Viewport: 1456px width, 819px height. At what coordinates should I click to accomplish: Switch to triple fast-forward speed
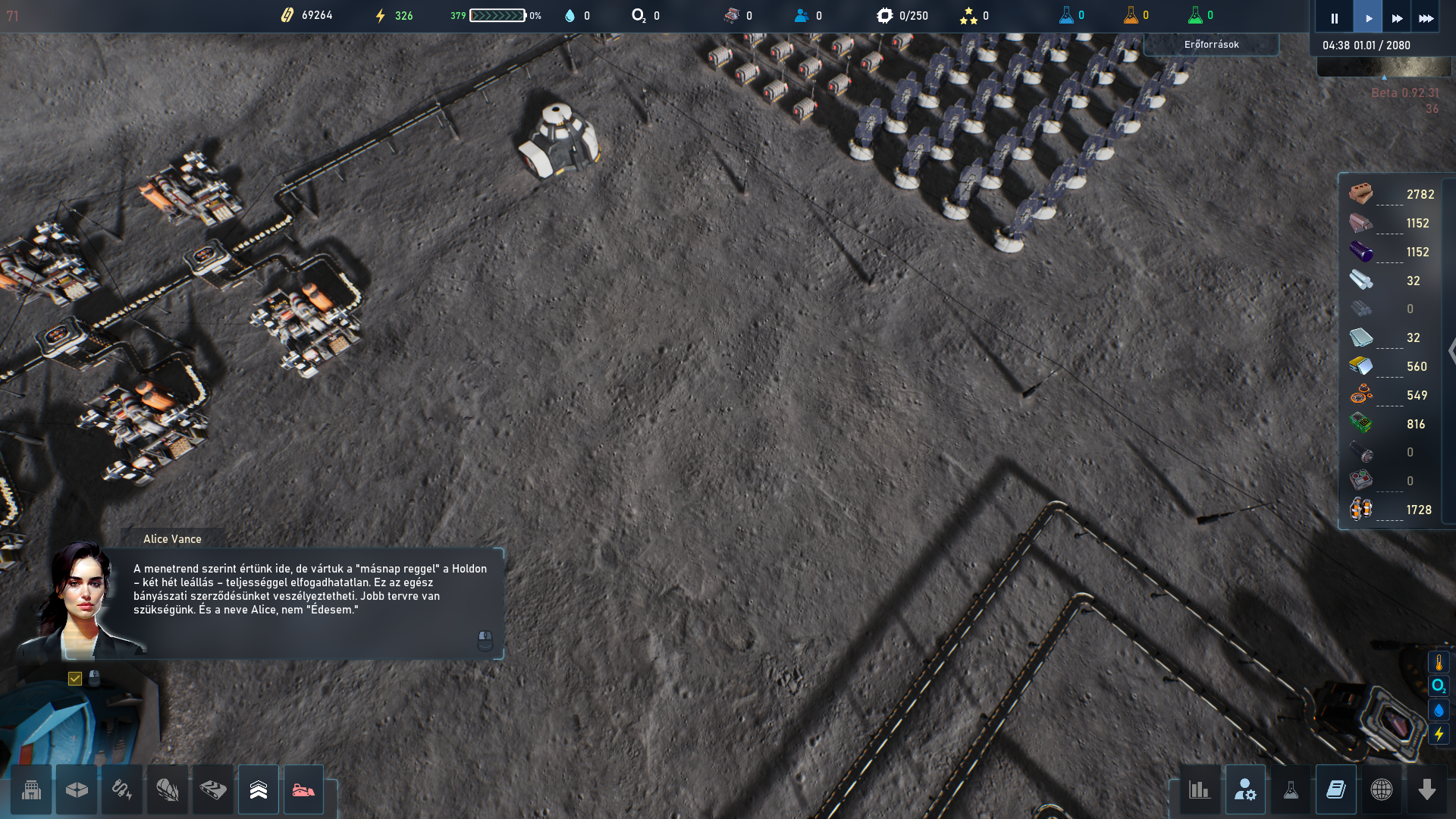[1426, 18]
